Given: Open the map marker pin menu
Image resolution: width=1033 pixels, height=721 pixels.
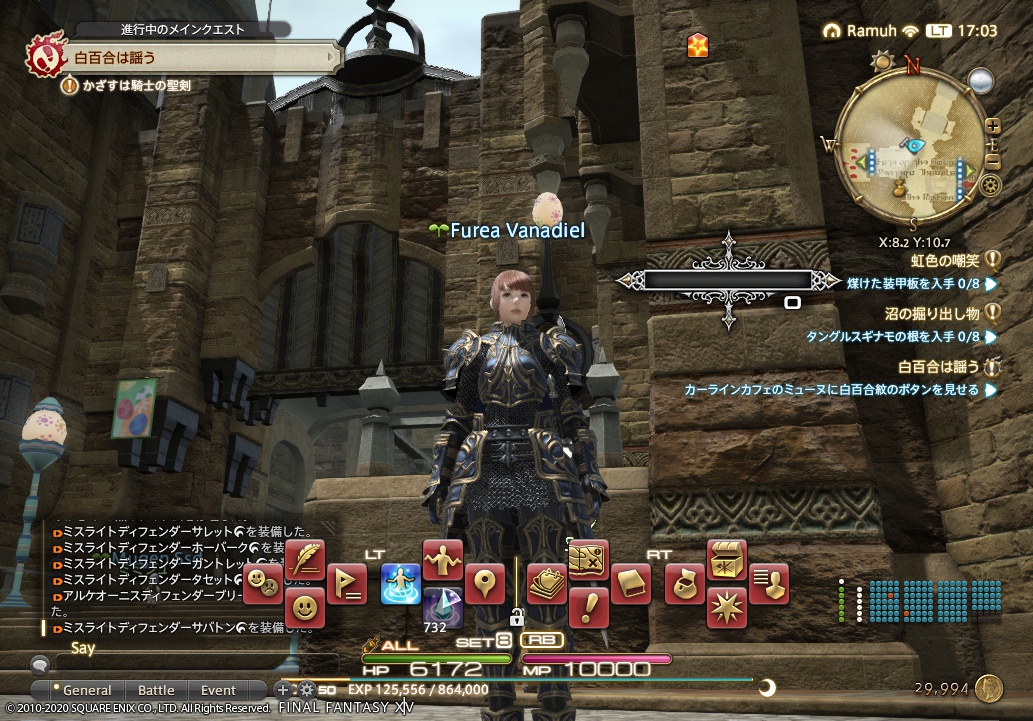Looking at the screenshot, I should pos(486,583).
